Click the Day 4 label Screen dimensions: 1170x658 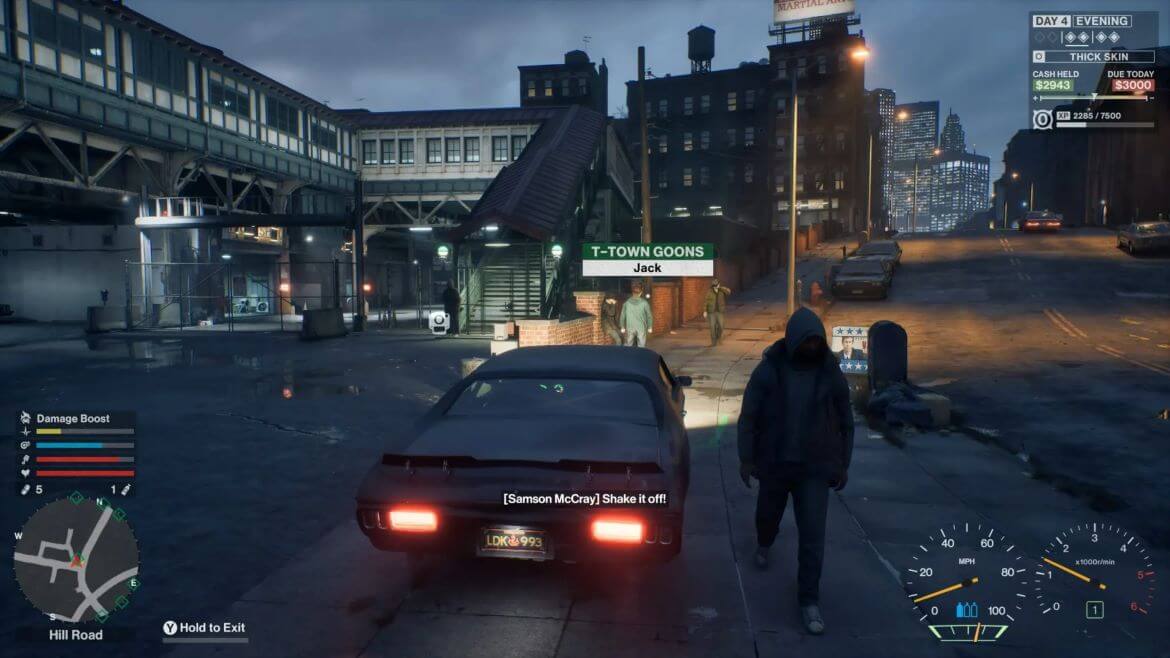tap(1051, 20)
